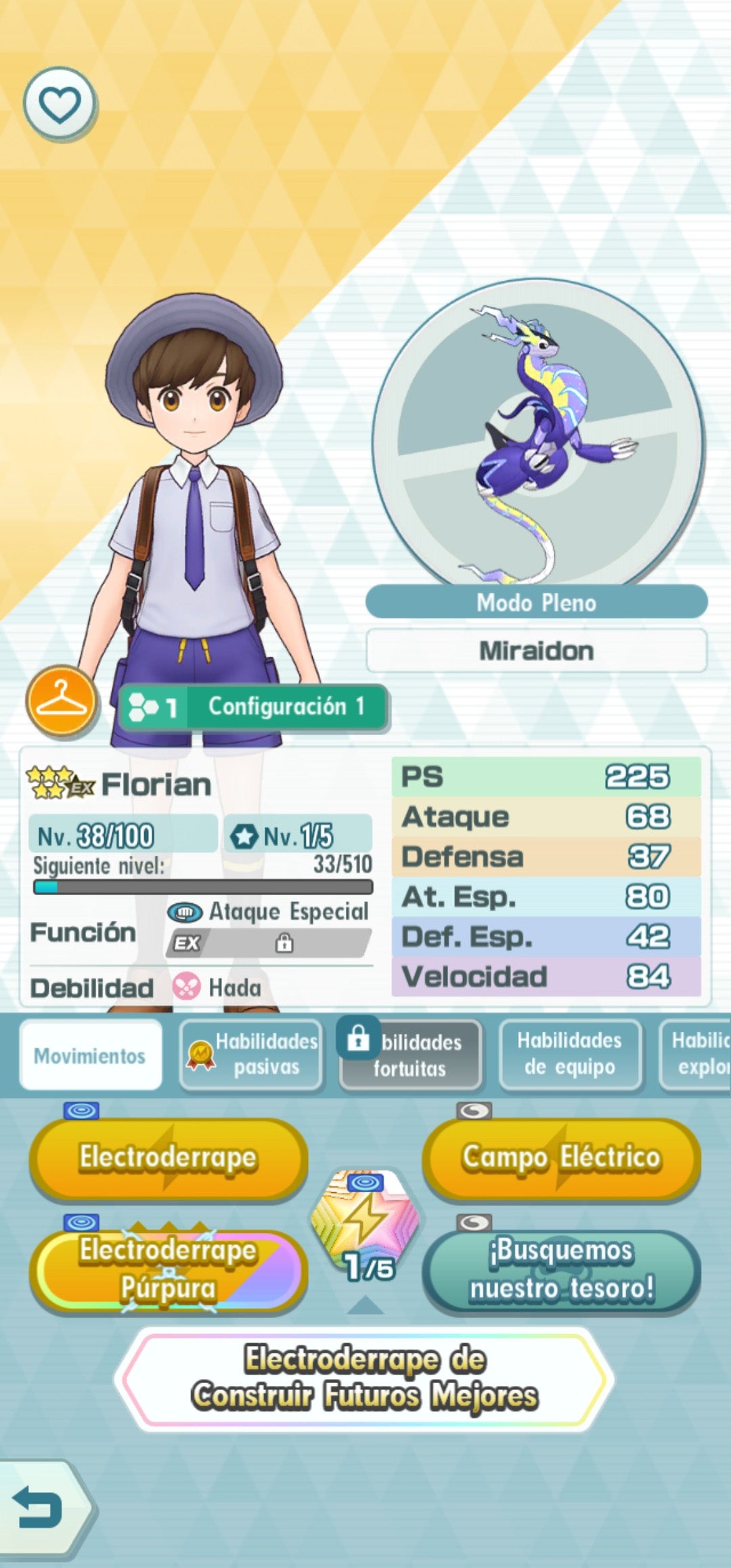This screenshot has width=731, height=1568.
Task: Select Configuración 1 grid setup
Action: point(252,707)
